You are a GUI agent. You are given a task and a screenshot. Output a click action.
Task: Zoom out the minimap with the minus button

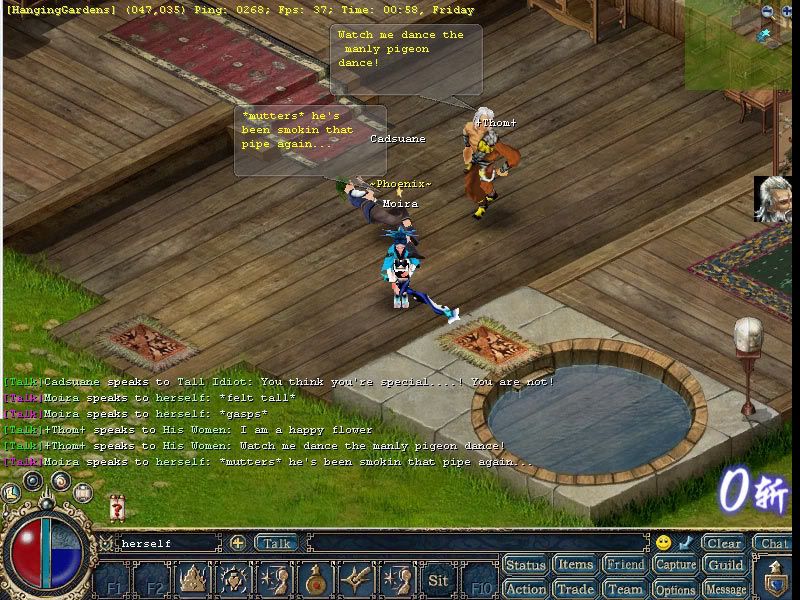coord(767,12)
